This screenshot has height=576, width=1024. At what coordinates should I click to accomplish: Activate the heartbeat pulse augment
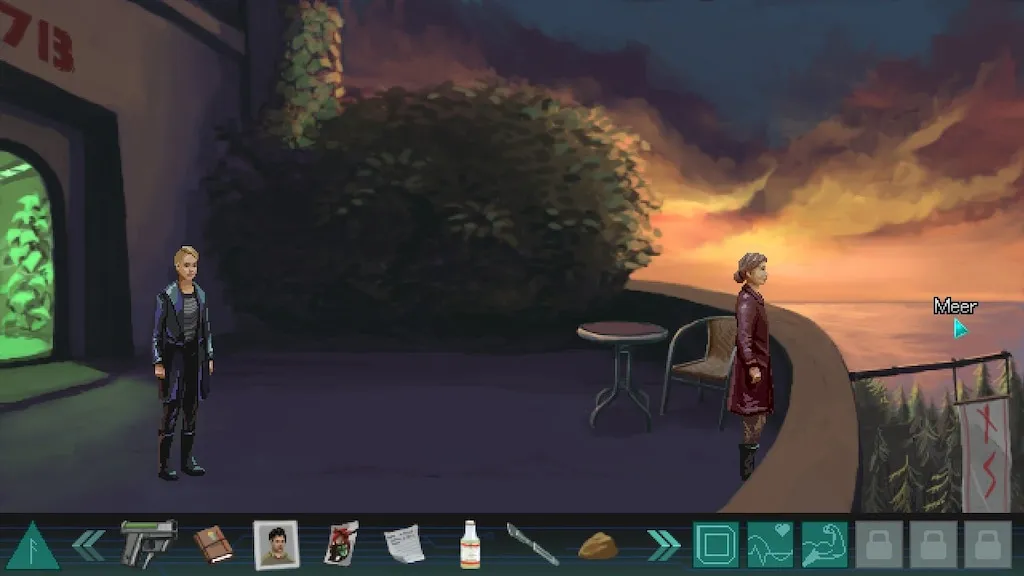tap(770, 545)
